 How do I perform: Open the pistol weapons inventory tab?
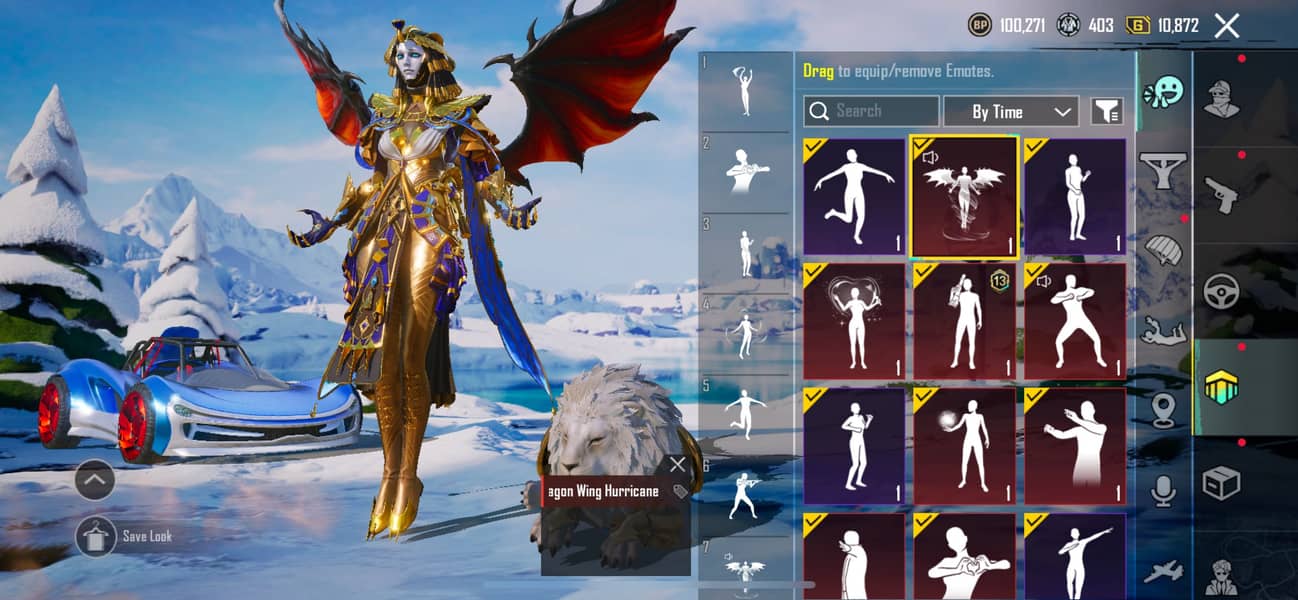click(x=1221, y=195)
